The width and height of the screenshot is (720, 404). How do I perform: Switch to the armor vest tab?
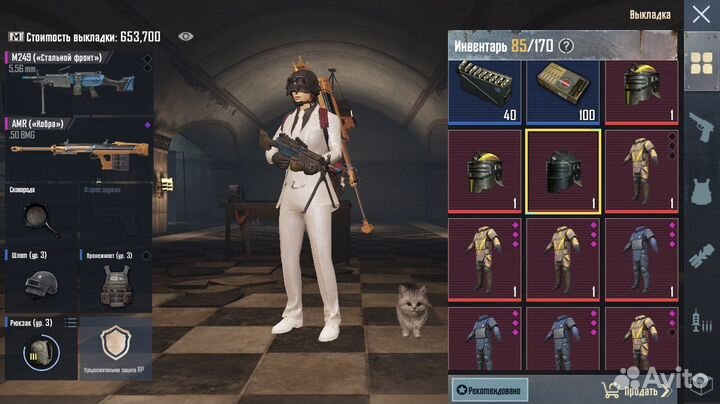(699, 190)
